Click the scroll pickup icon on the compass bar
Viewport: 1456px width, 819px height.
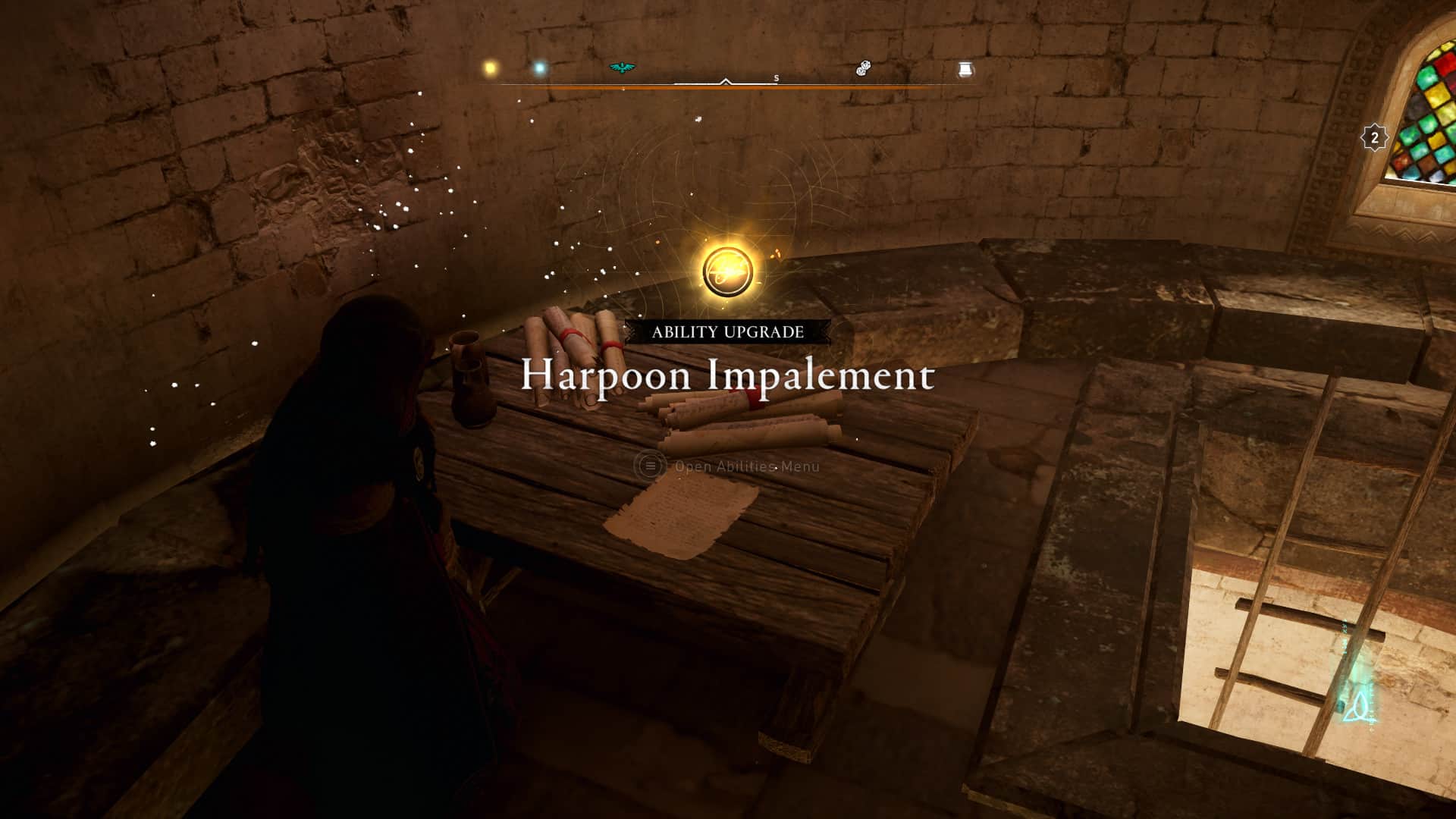(x=965, y=71)
